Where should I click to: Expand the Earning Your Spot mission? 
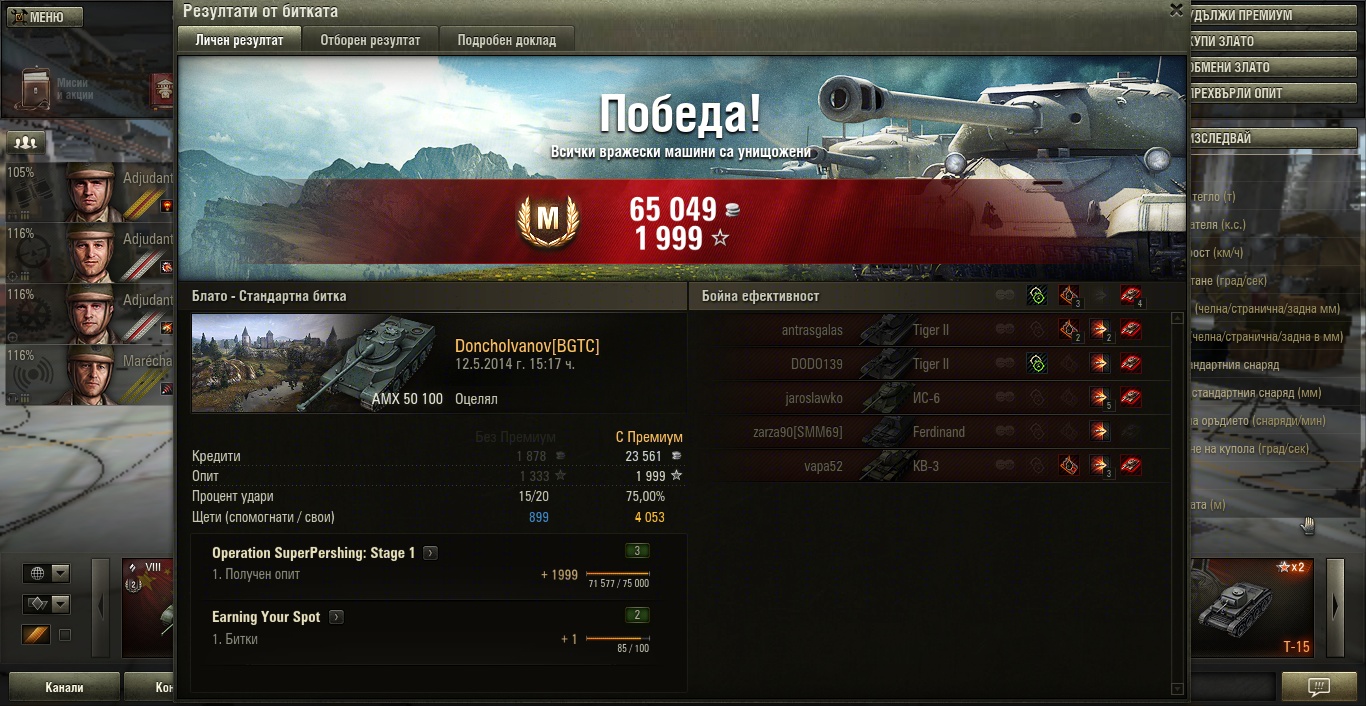336,617
